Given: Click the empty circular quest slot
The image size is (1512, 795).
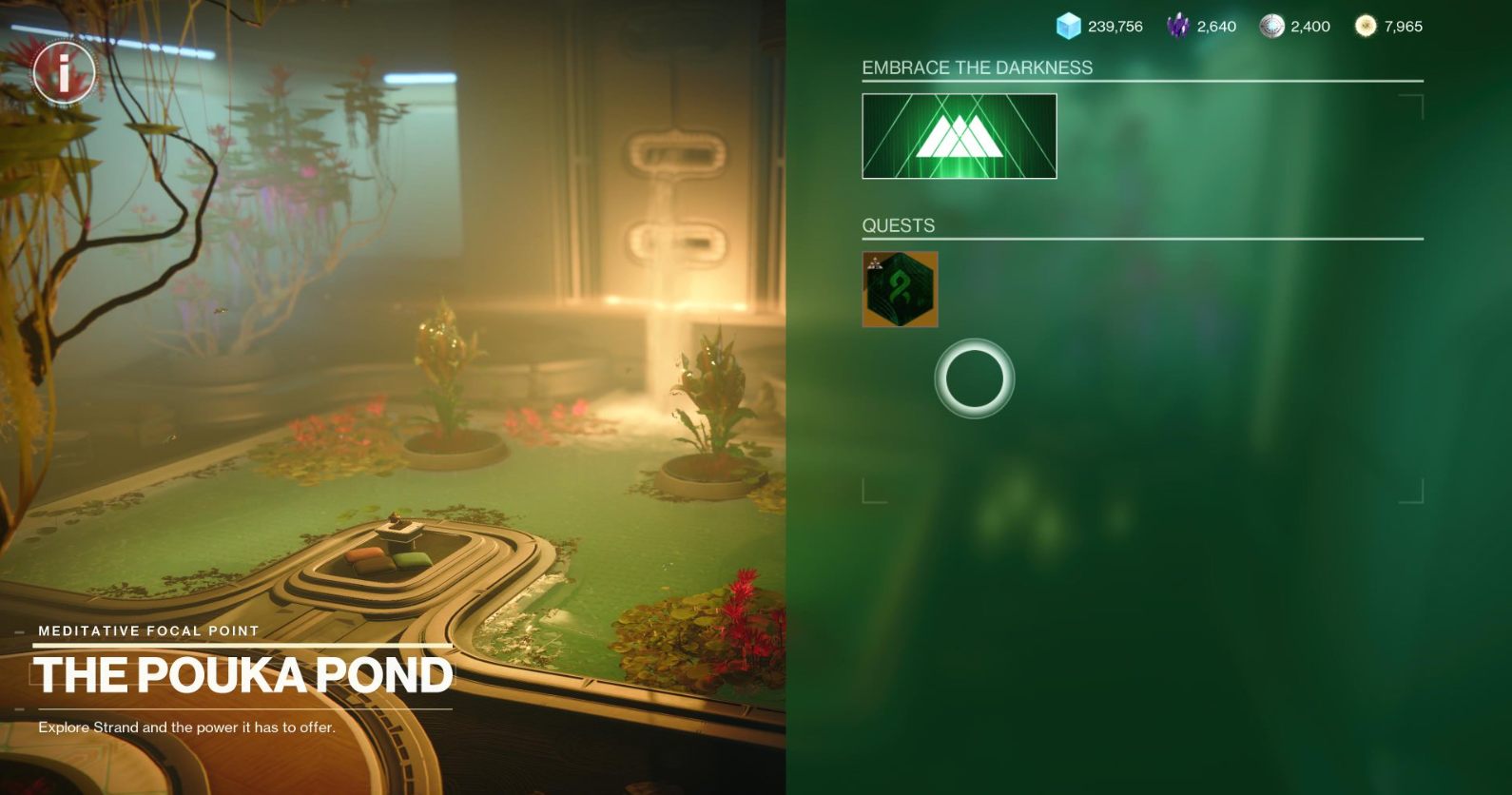Looking at the screenshot, I should tap(976, 378).
